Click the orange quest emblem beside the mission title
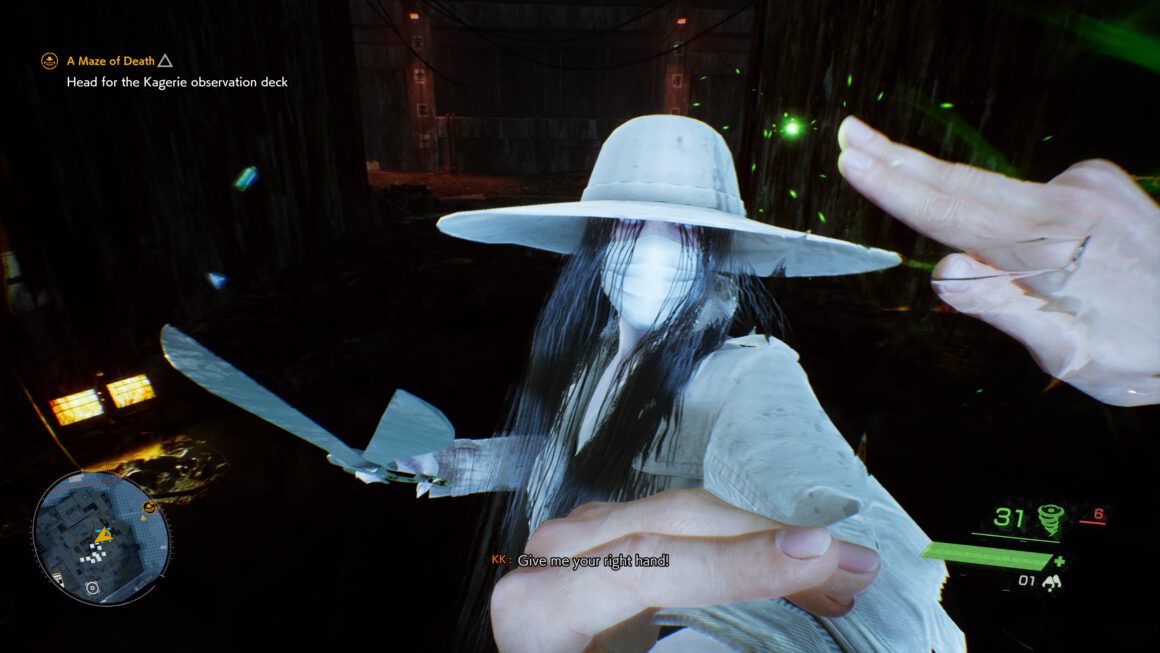 [x=49, y=61]
